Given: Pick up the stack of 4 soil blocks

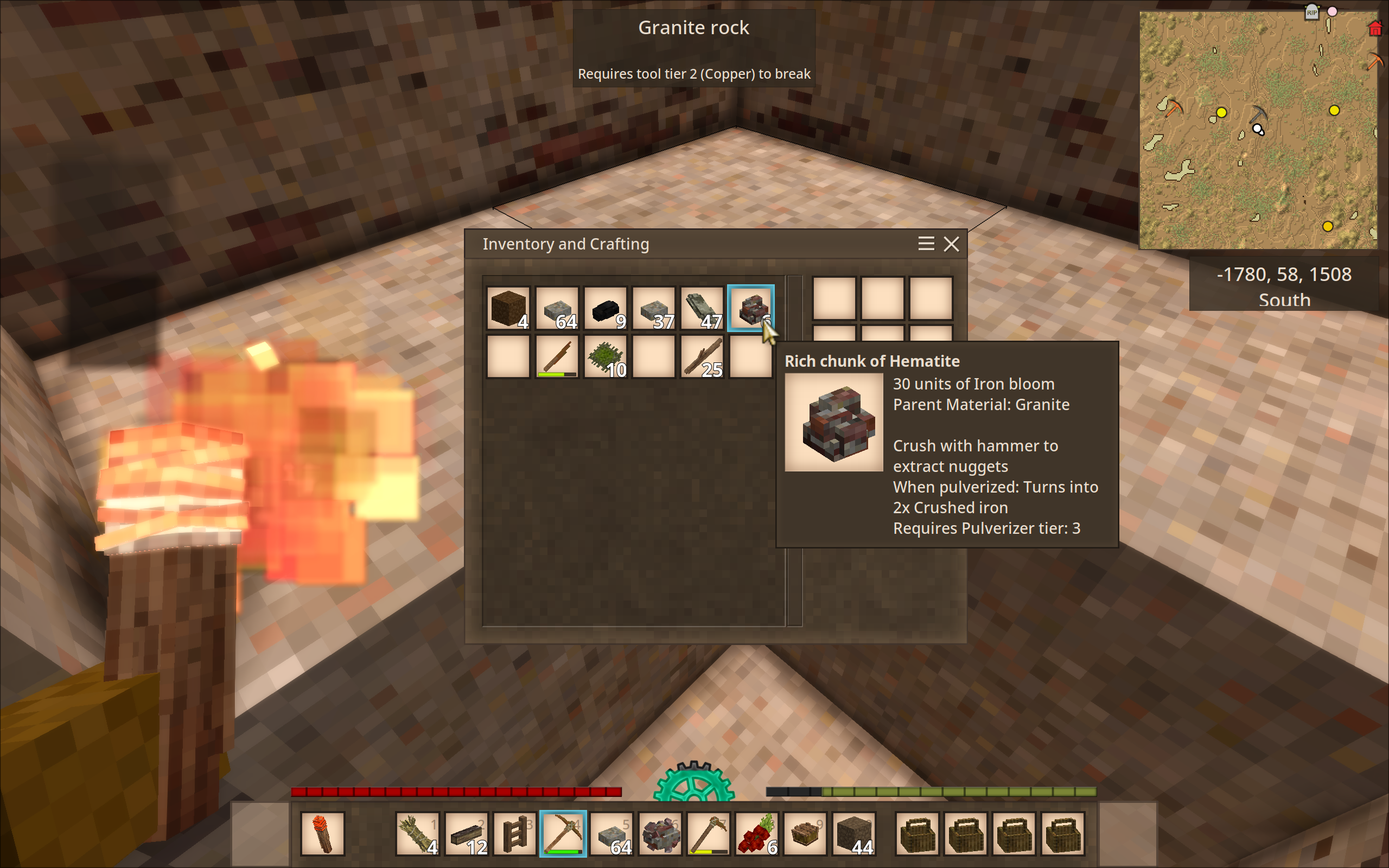Looking at the screenshot, I should pyautogui.click(x=508, y=308).
